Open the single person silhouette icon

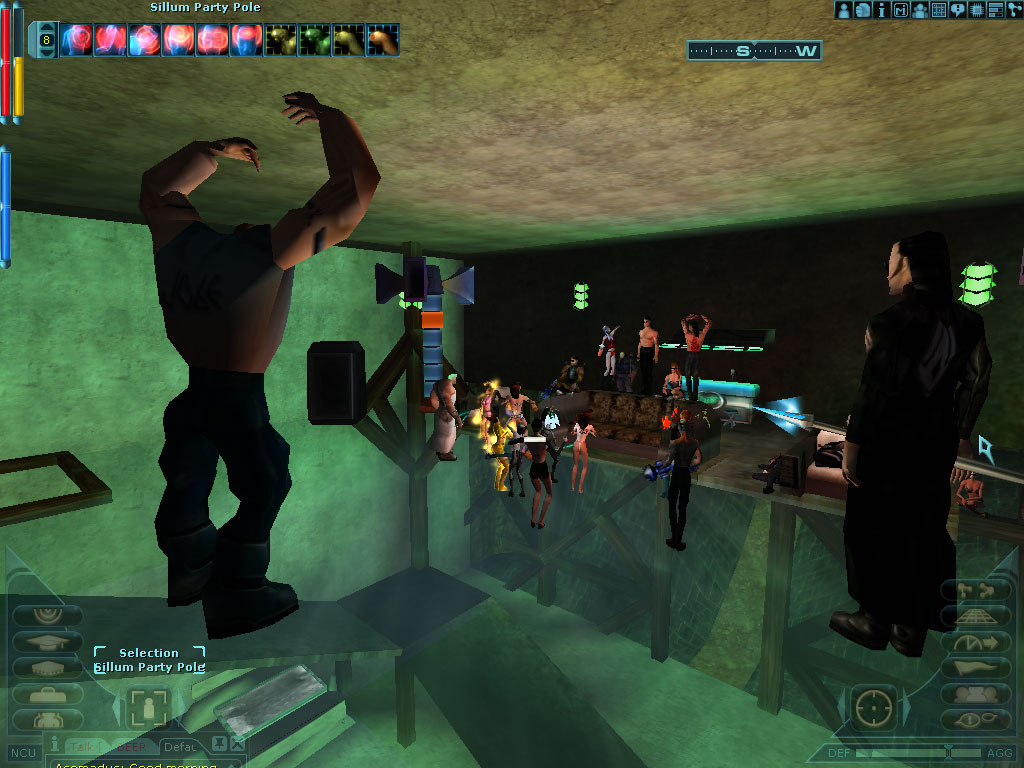click(x=844, y=10)
